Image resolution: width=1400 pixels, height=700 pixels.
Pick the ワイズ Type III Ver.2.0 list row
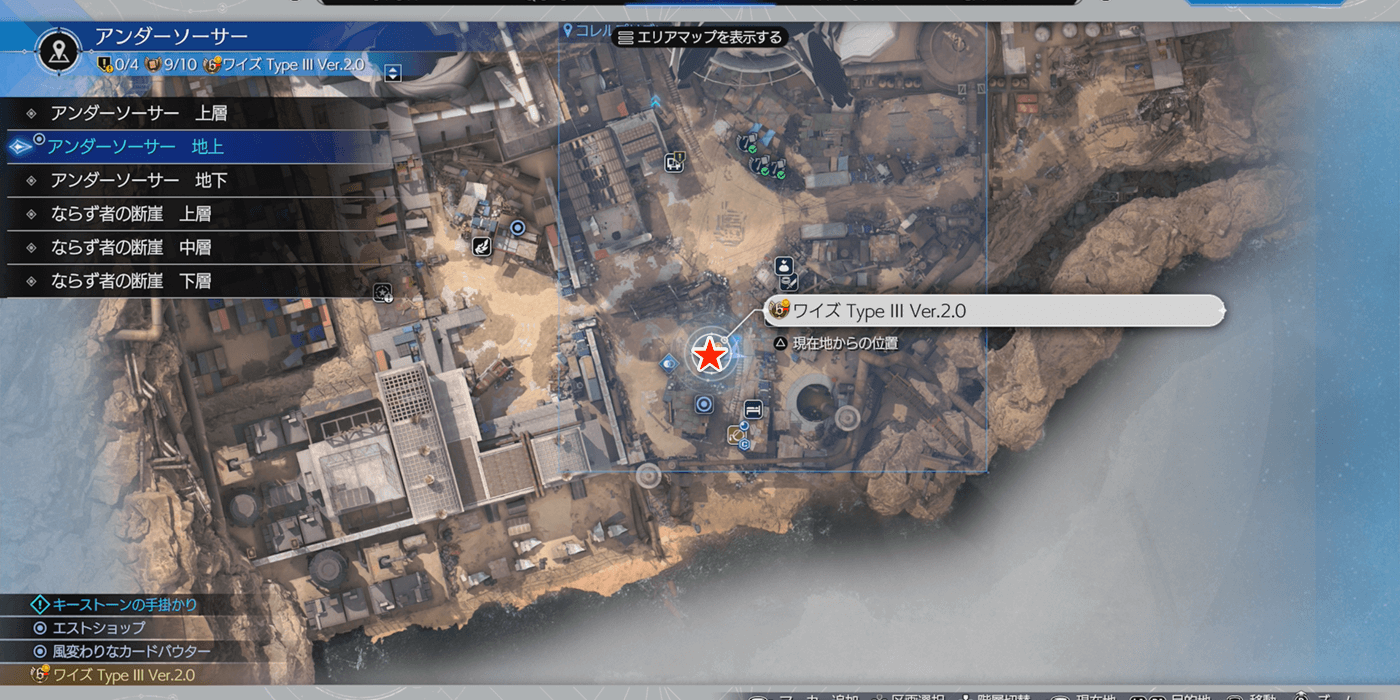pos(124,675)
